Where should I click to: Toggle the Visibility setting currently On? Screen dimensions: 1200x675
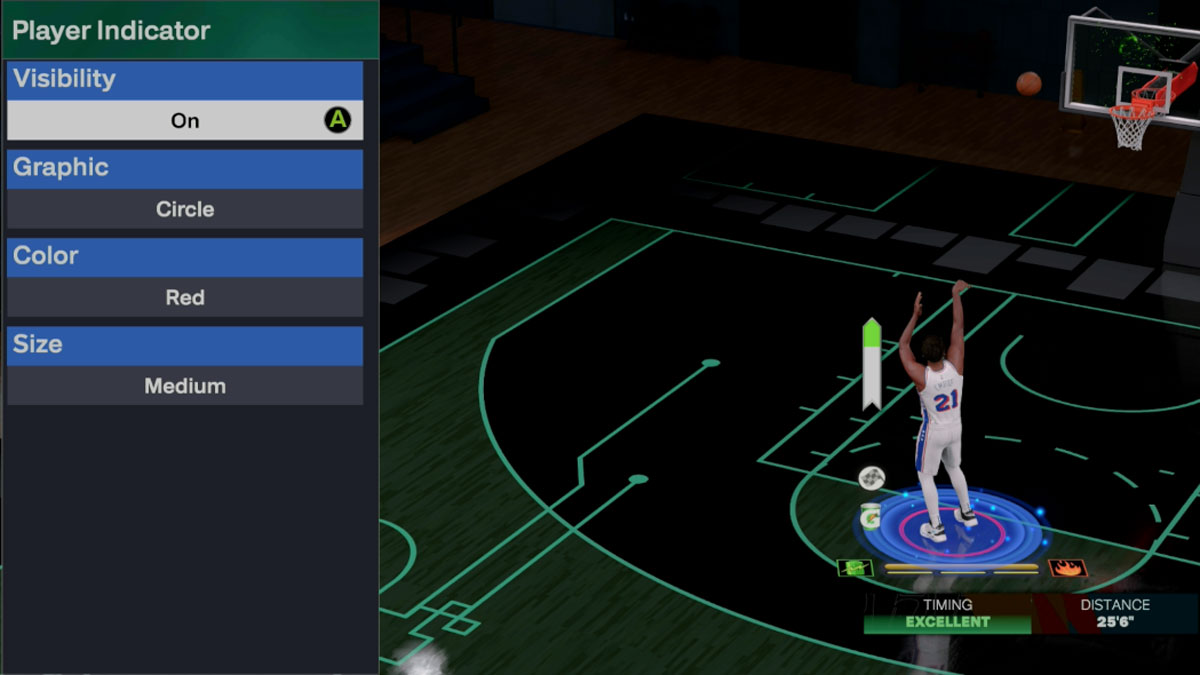tap(185, 121)
